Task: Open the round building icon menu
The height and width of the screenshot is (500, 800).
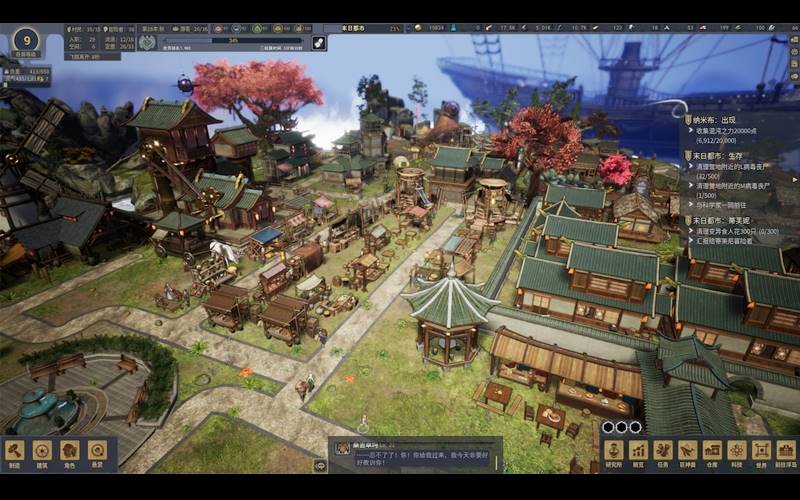Action: (x=42, y=452)
